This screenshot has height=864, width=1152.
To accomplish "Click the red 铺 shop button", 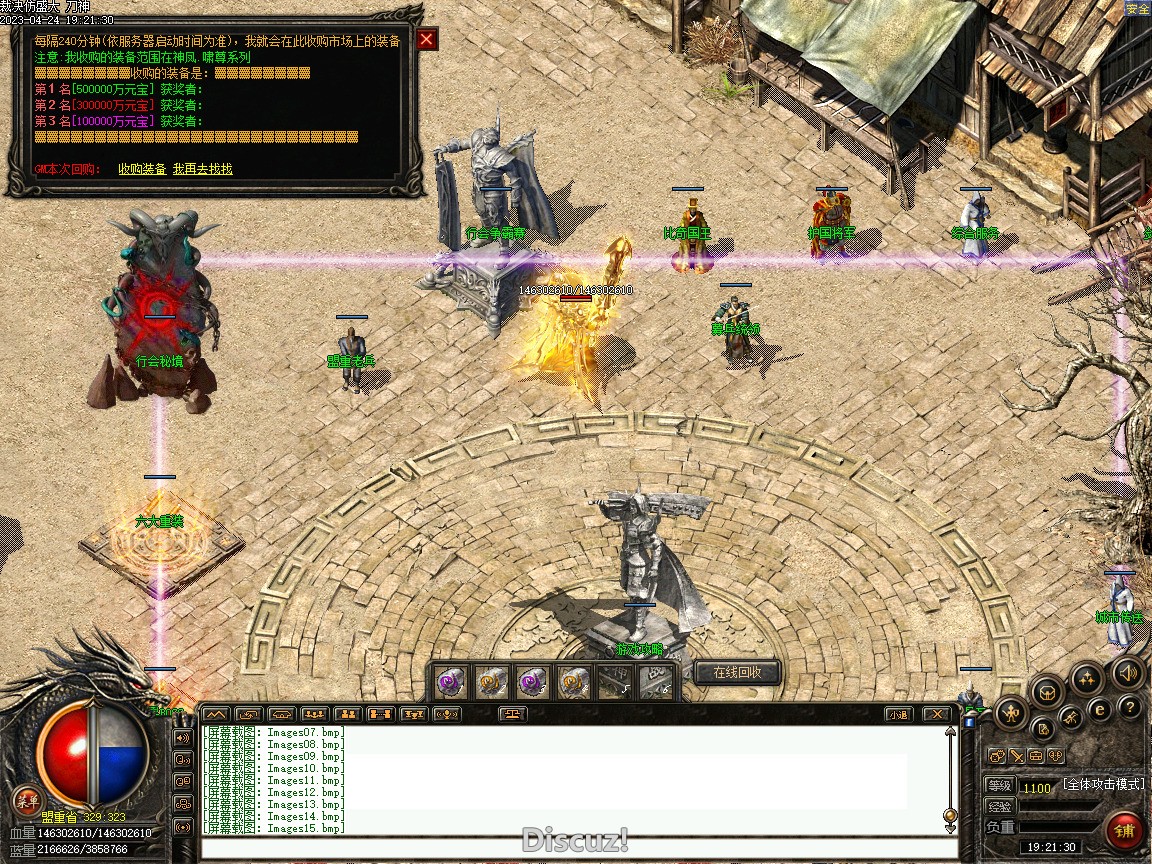I will pos(1125,831).
